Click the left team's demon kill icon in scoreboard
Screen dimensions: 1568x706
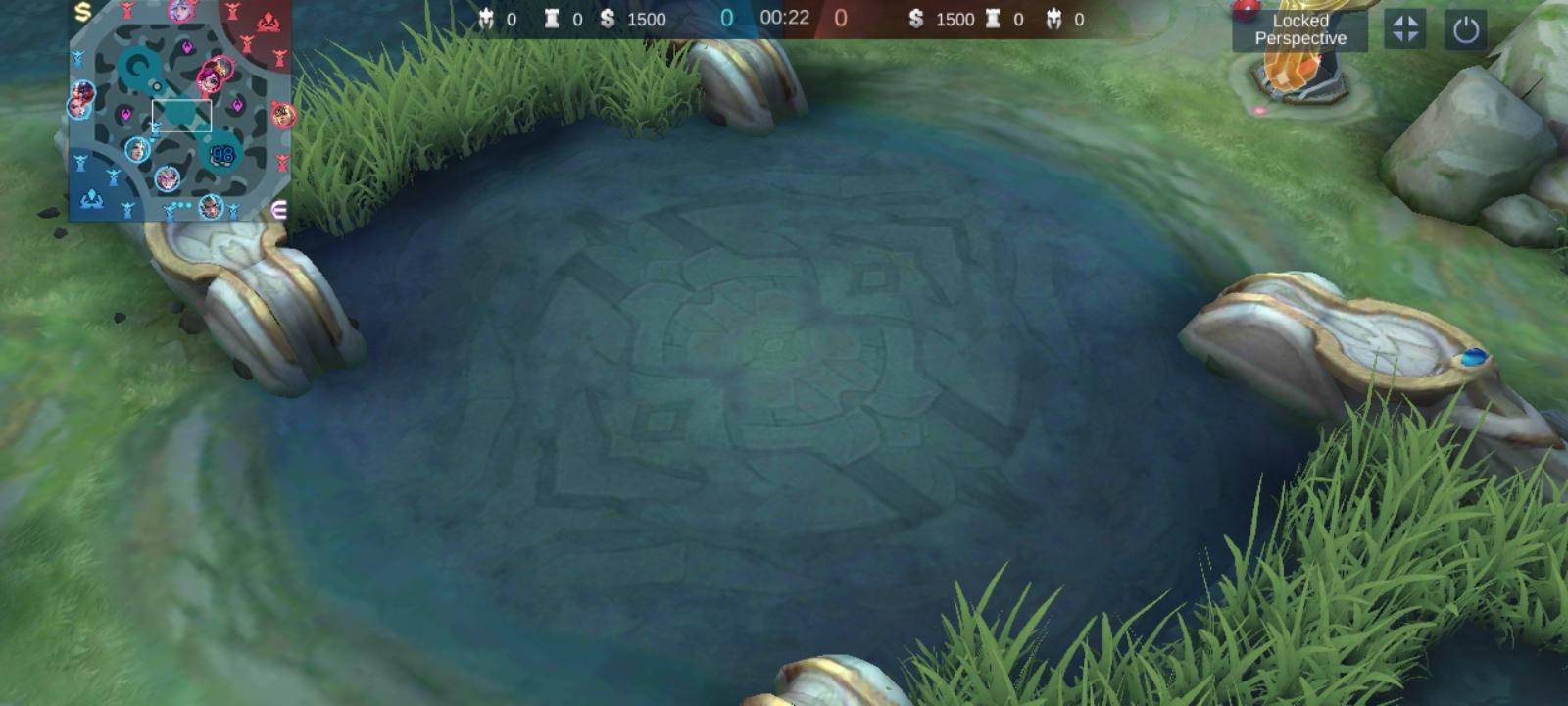(488, 19)
